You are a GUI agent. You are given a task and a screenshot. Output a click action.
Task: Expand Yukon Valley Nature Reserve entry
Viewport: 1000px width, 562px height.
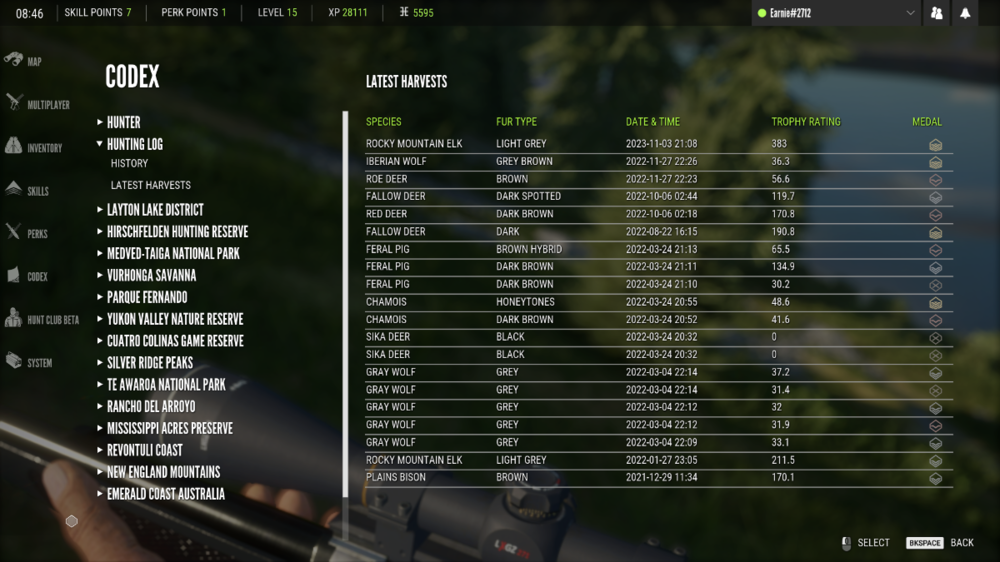click(175, 319)
